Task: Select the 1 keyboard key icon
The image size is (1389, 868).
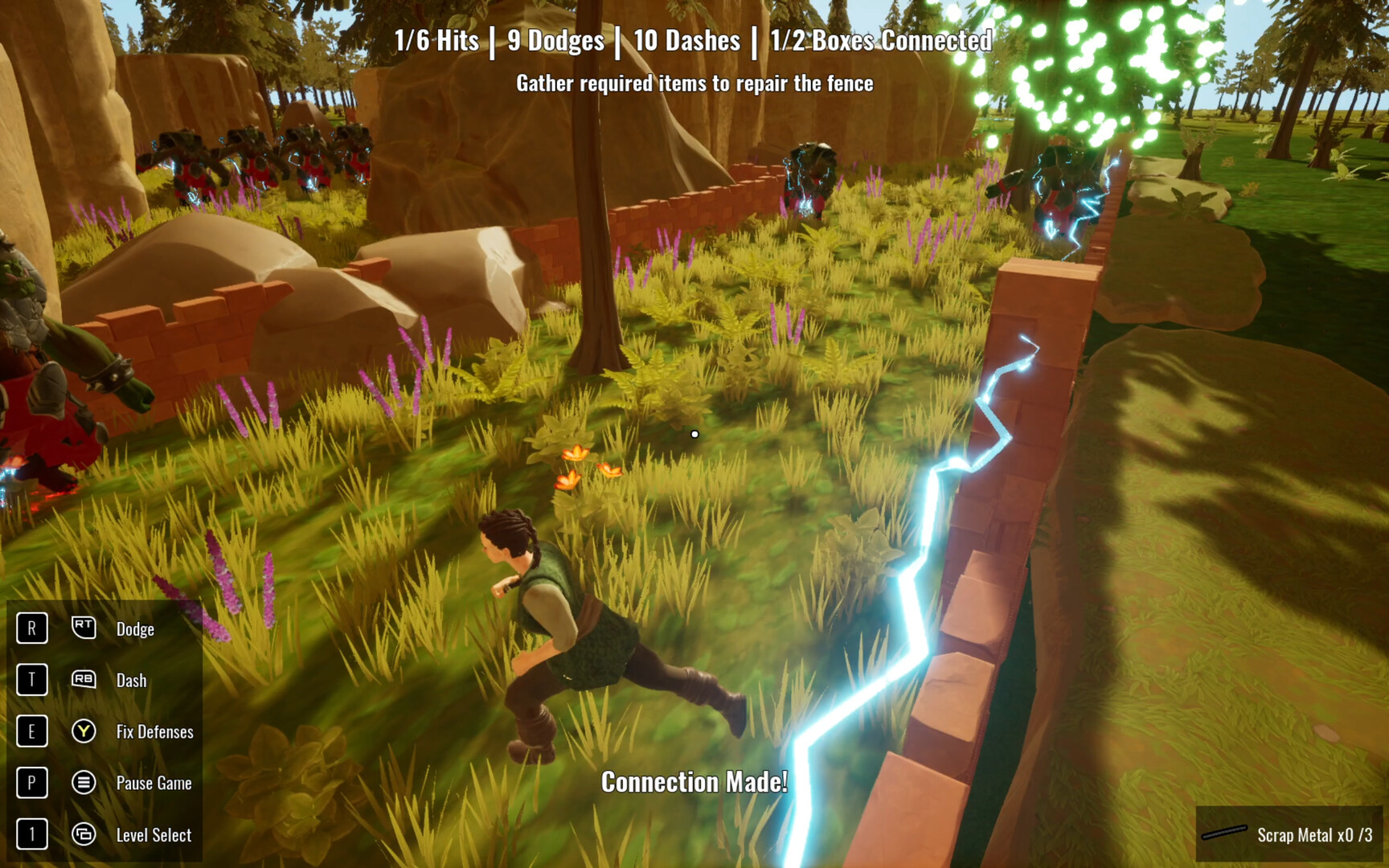Action: pos(31,834)
